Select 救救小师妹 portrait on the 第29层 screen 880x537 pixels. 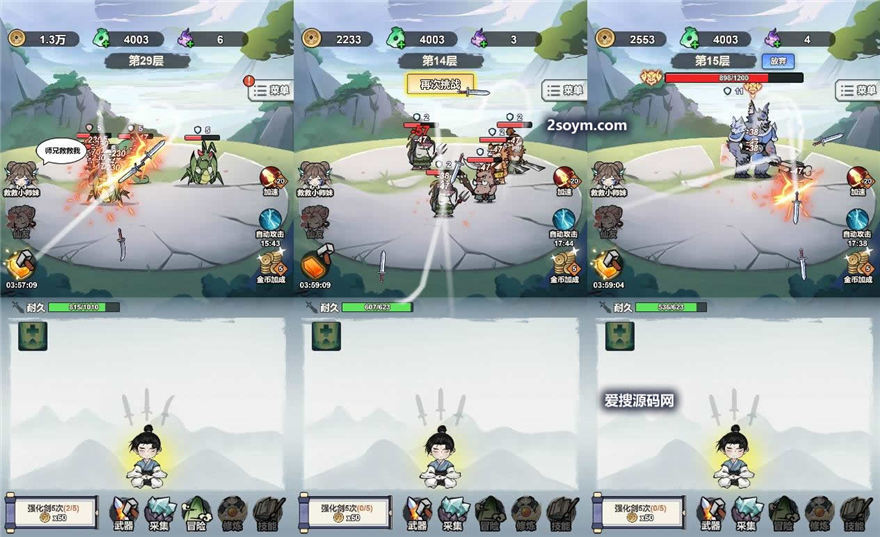click(x=21, y=177)
